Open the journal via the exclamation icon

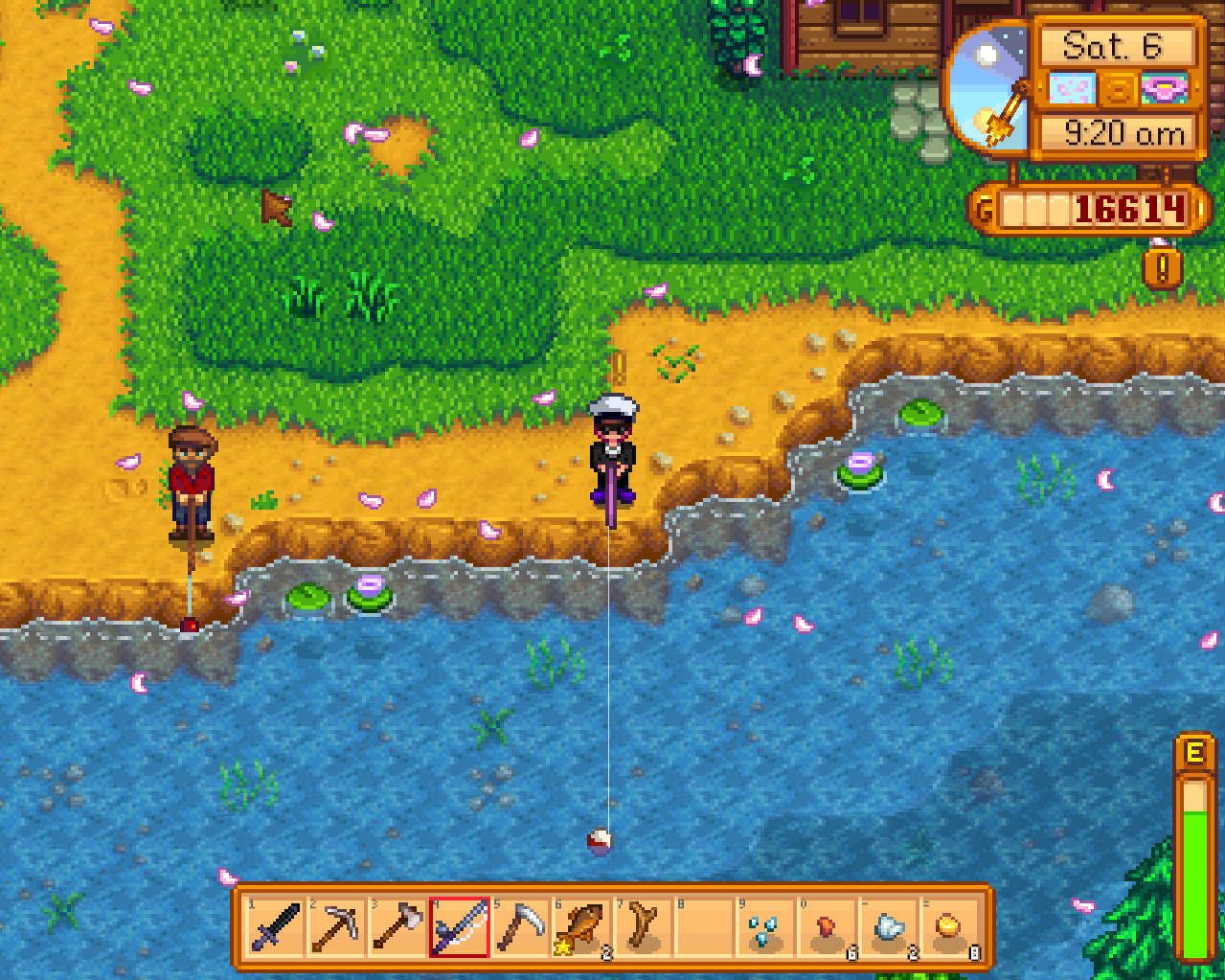pyautogui.click(x=1163, y=269)
